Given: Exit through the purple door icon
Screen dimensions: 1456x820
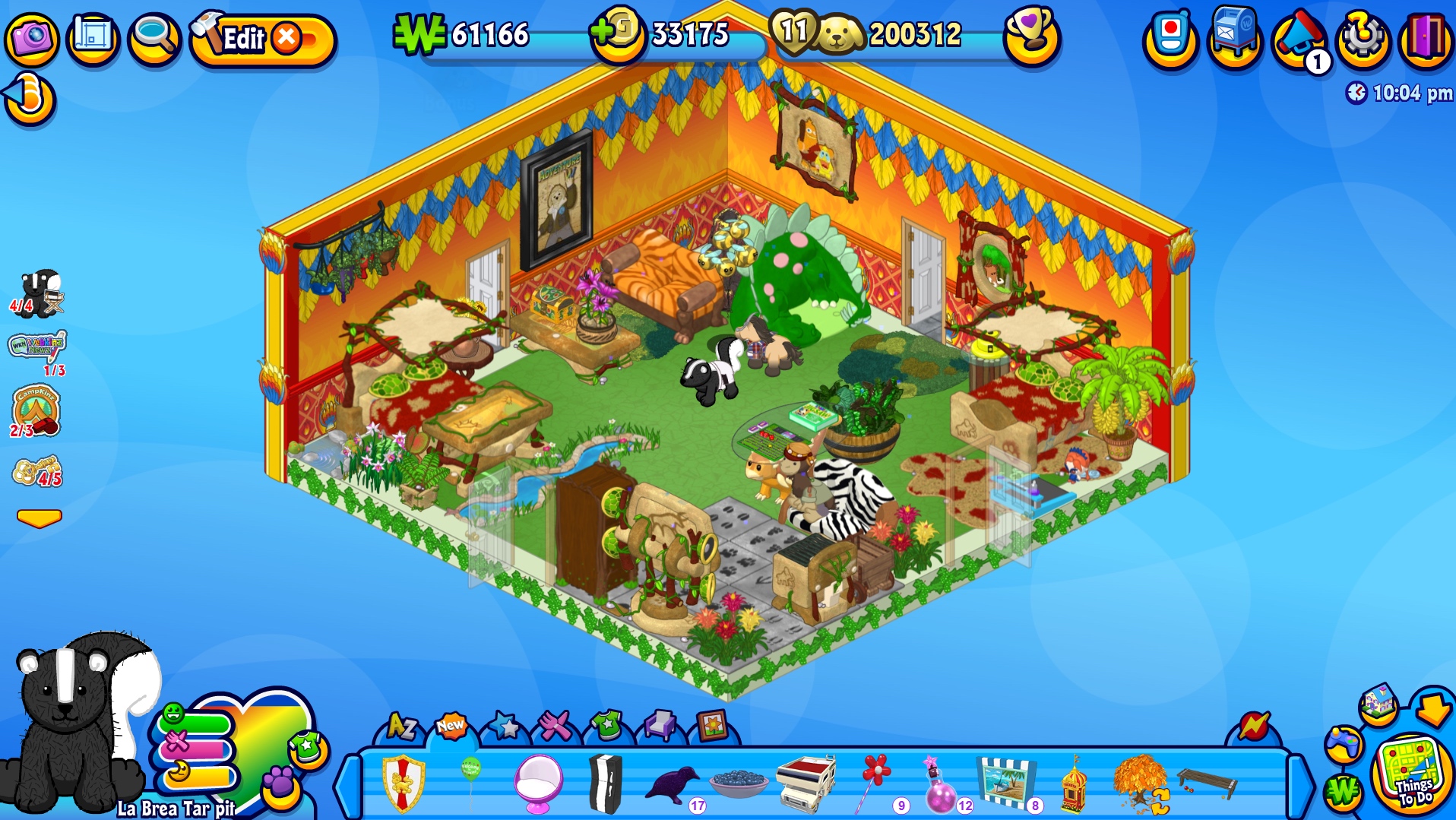Looking at the screenshot, I should pos(1426,37).
